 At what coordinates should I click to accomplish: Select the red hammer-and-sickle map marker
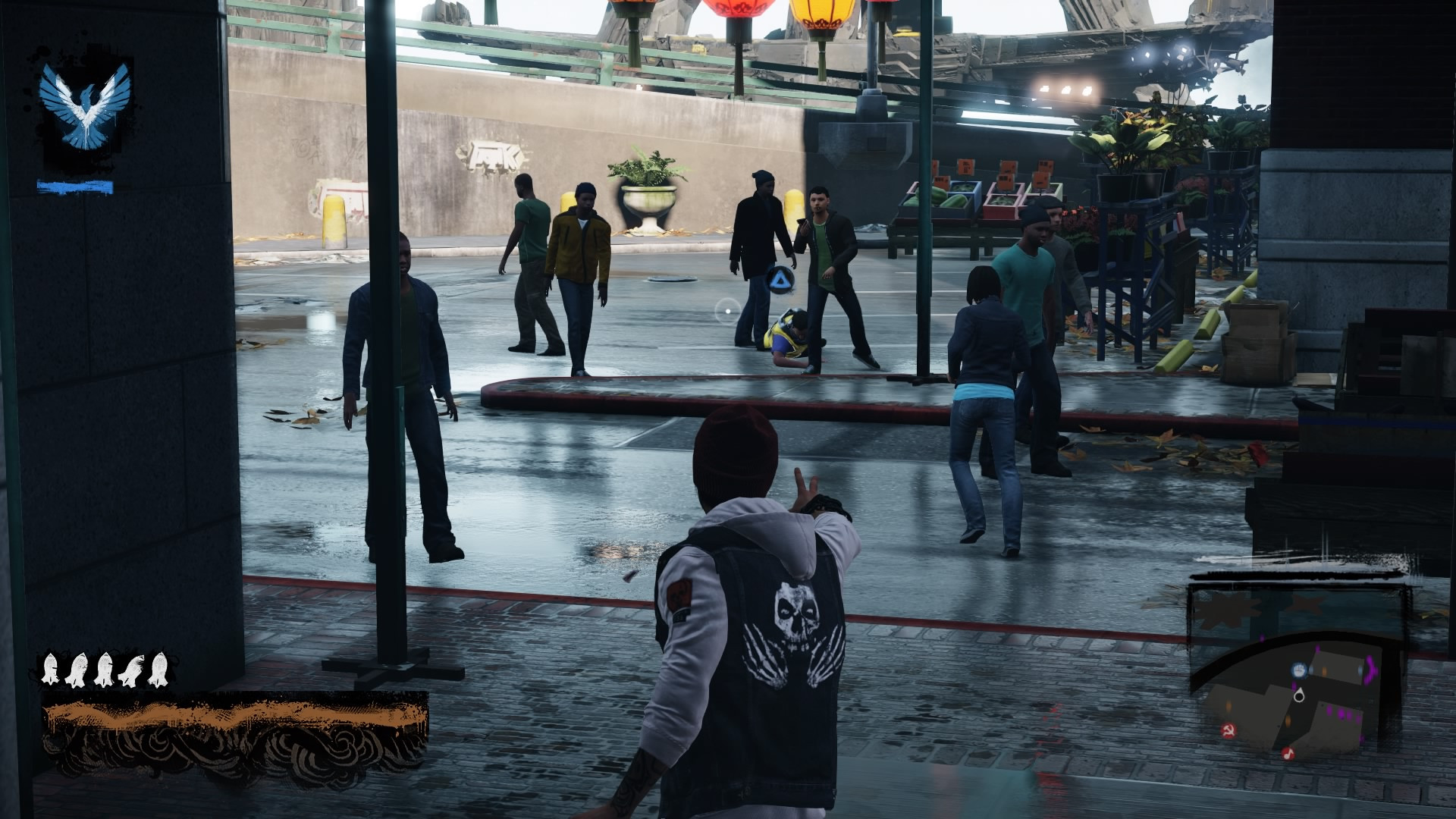(1228, 731)
